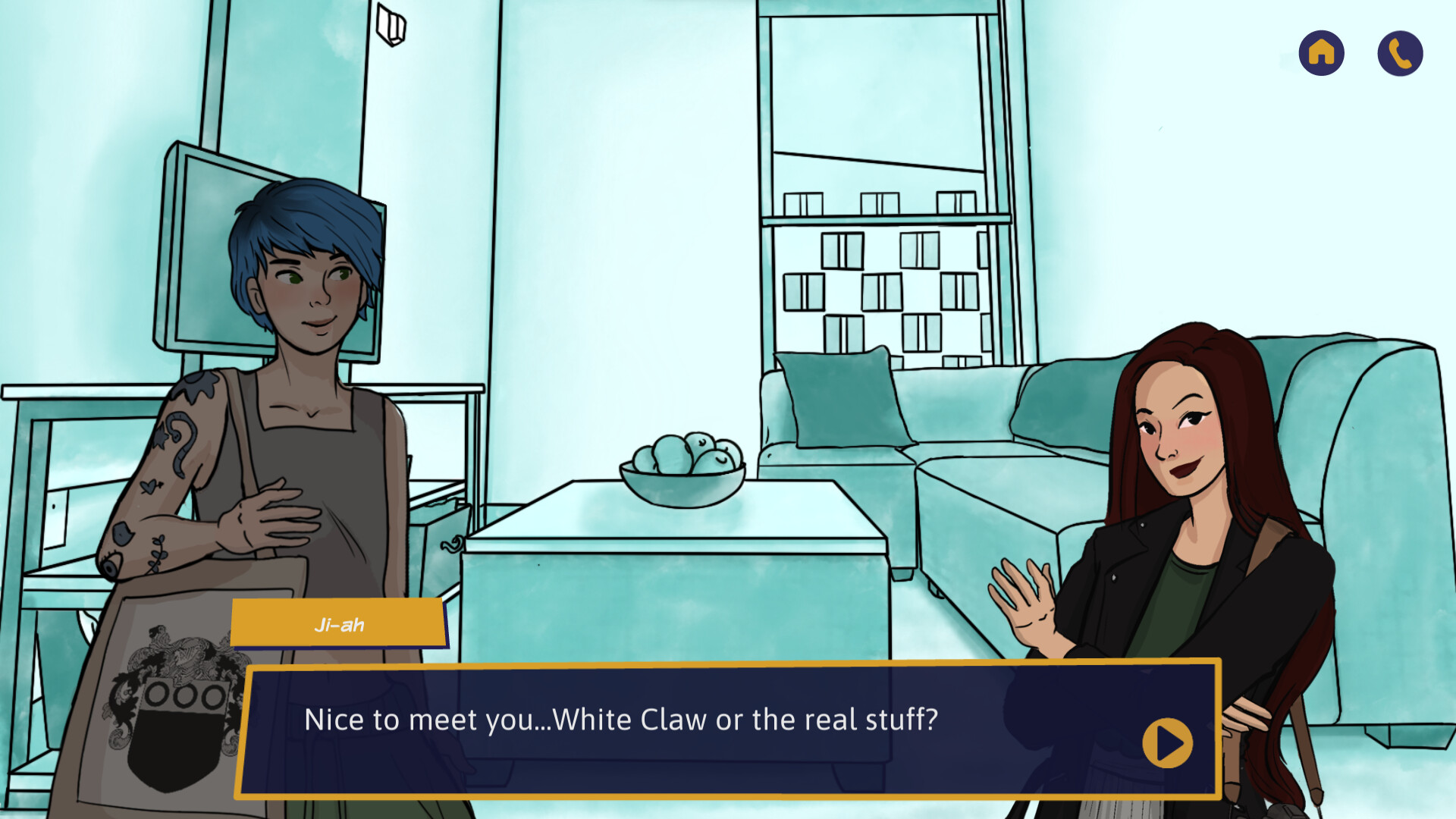Click the dialogue line about White Claw
This screenshot has width=1456, height=819.
[x=622, y=720]
